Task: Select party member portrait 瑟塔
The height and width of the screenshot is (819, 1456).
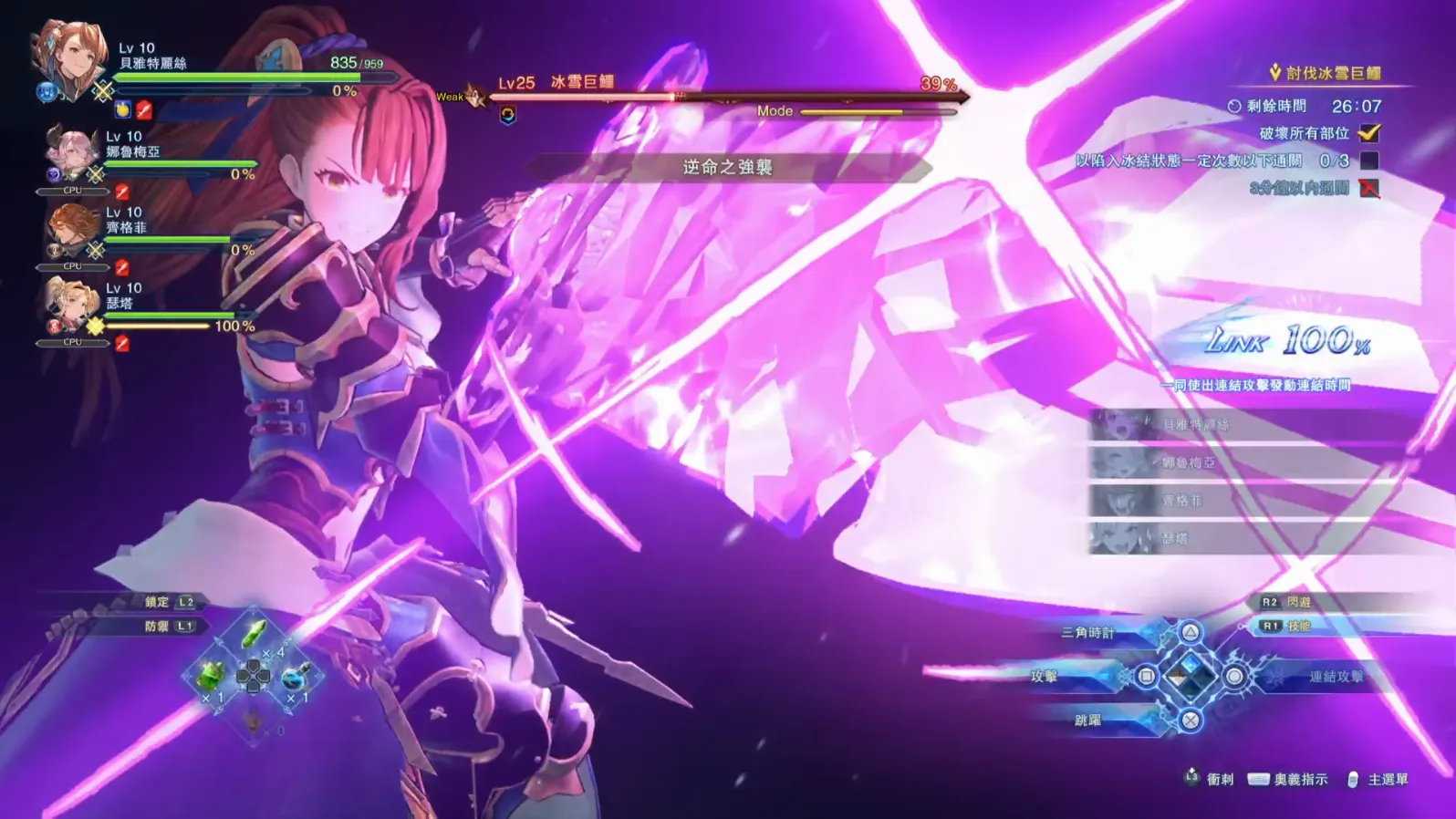Action: 71,305
